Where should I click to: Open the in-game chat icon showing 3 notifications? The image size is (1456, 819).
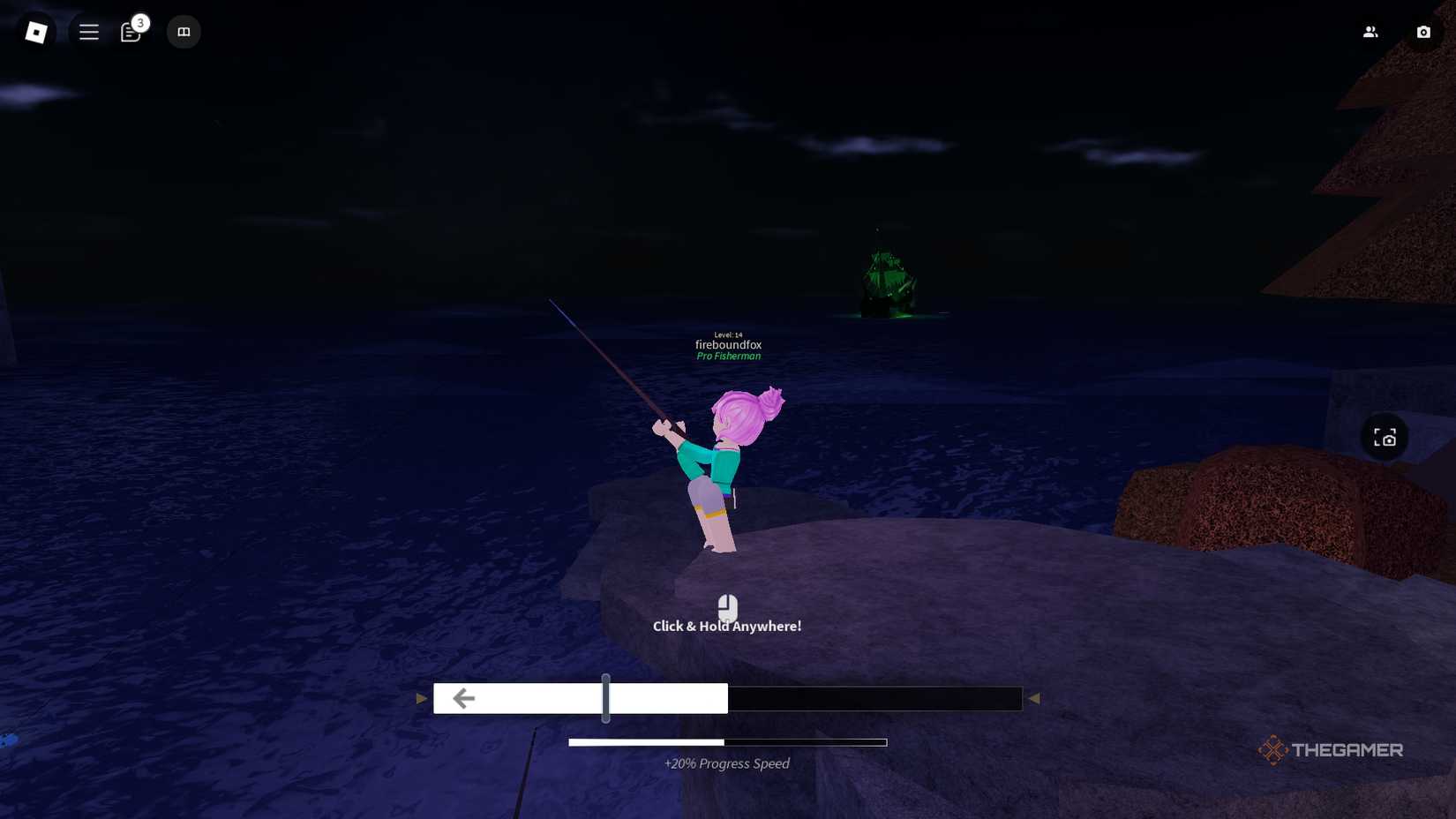point(129,32)
